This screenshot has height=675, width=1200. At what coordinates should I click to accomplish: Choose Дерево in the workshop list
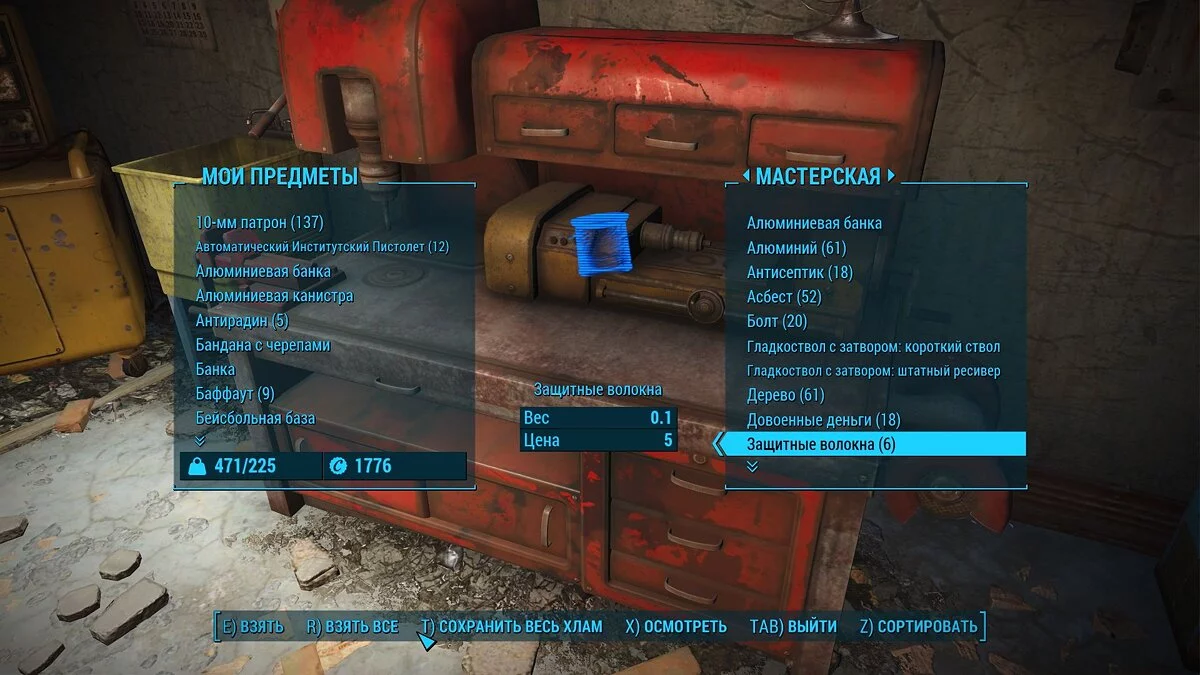click(x=785, y=395)
